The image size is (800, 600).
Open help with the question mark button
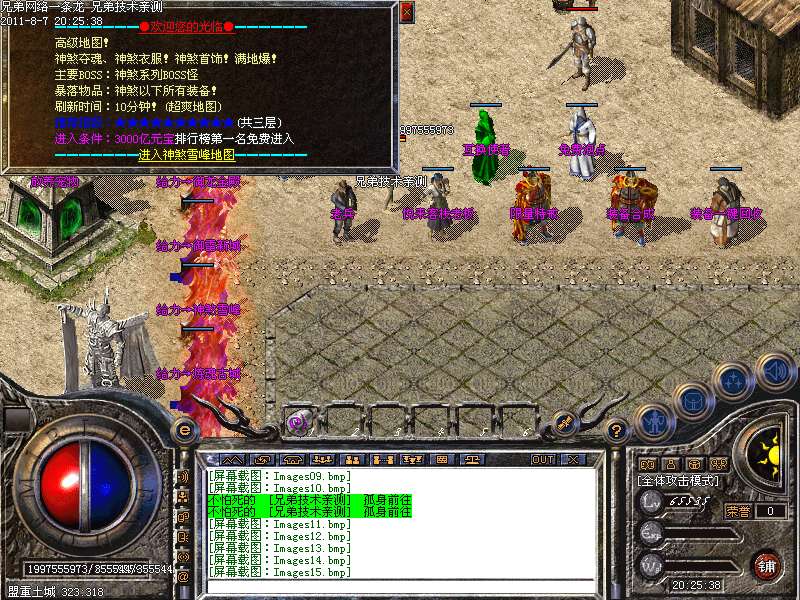pyautogui.click(x=618, y=431)
